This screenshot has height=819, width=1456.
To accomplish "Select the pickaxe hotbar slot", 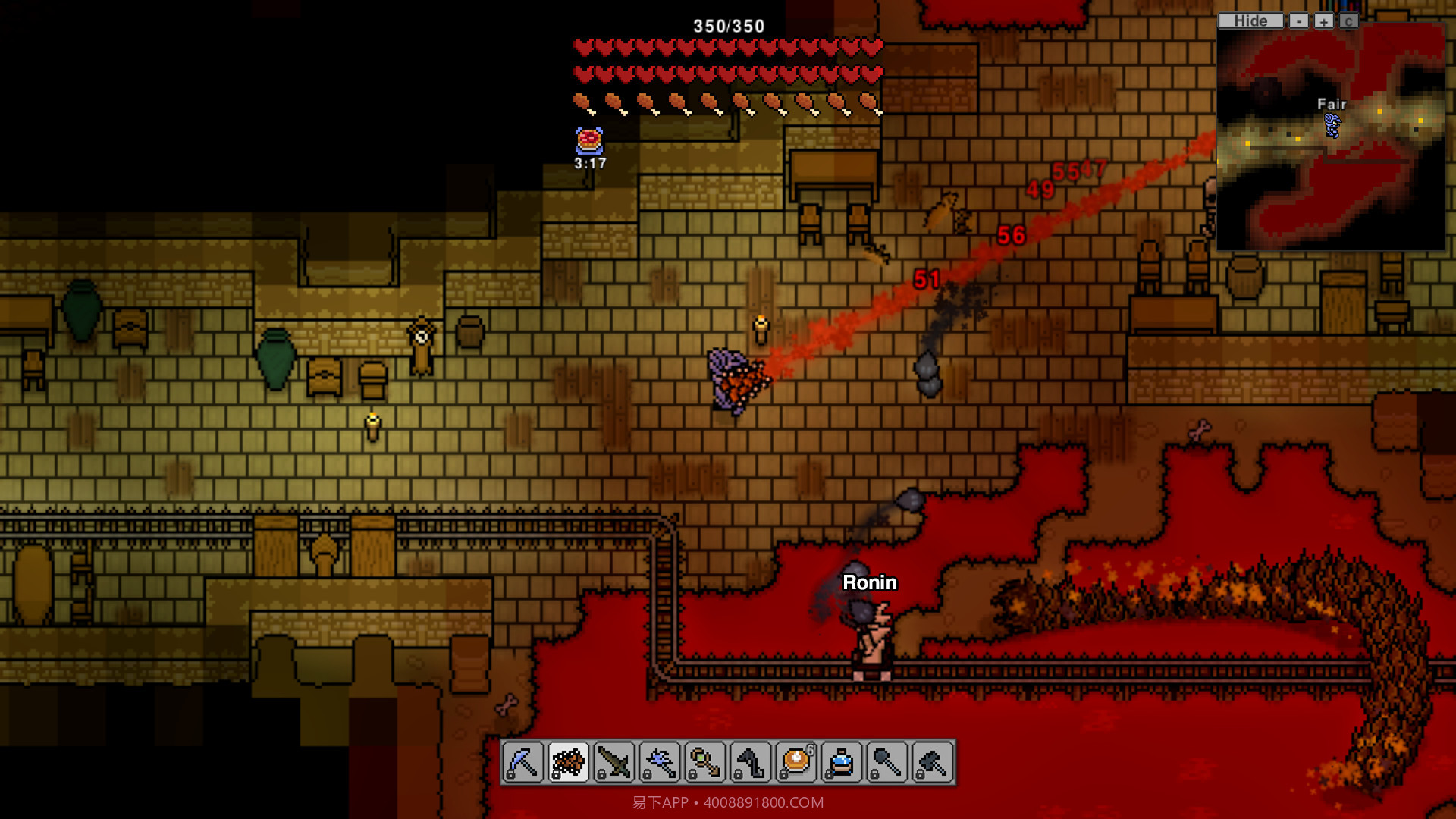I will pyautogui.click(x=523, y=762).
